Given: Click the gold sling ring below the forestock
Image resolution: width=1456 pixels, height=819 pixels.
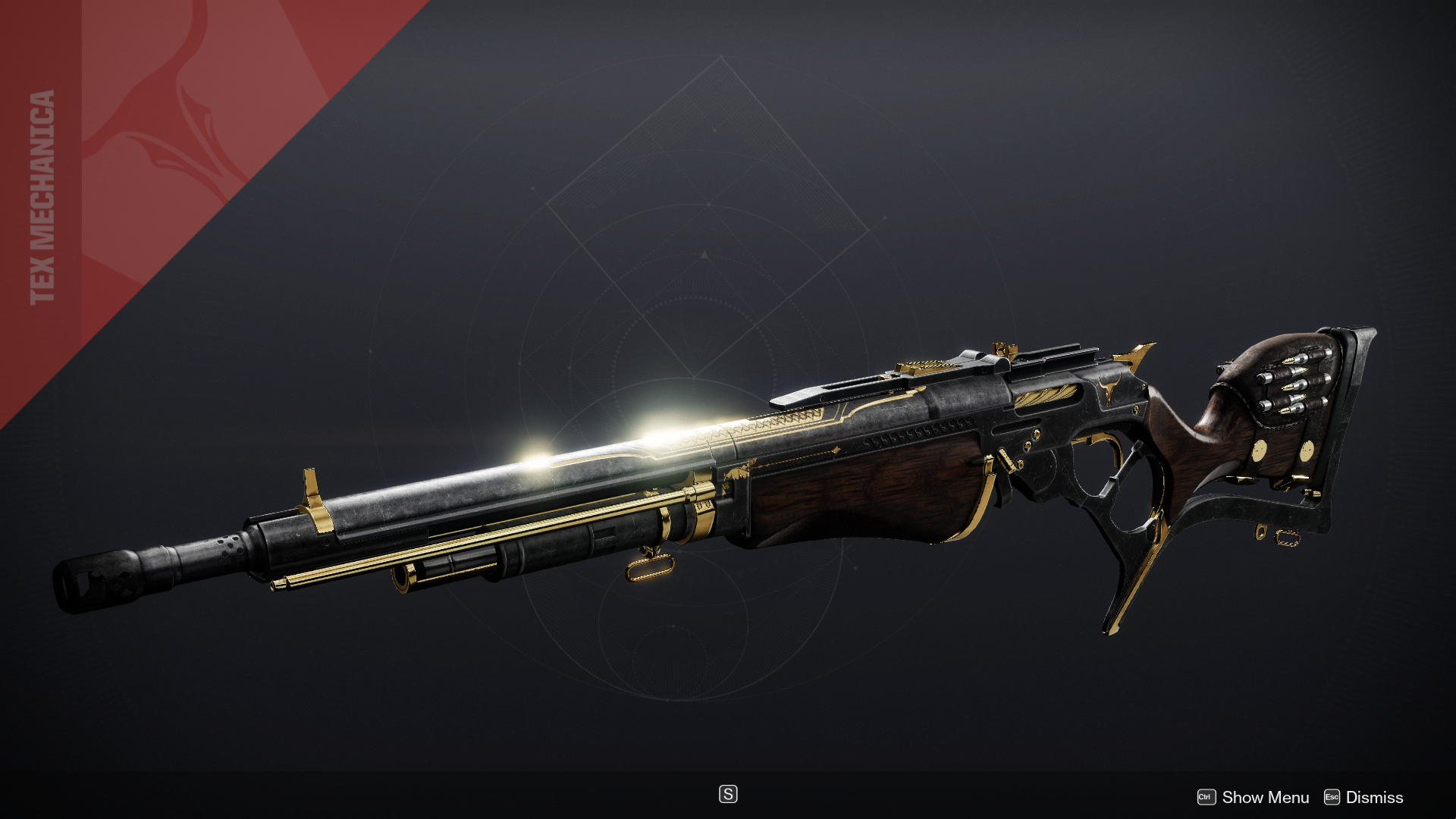Looking at the screenshot, I should [651, 570].
